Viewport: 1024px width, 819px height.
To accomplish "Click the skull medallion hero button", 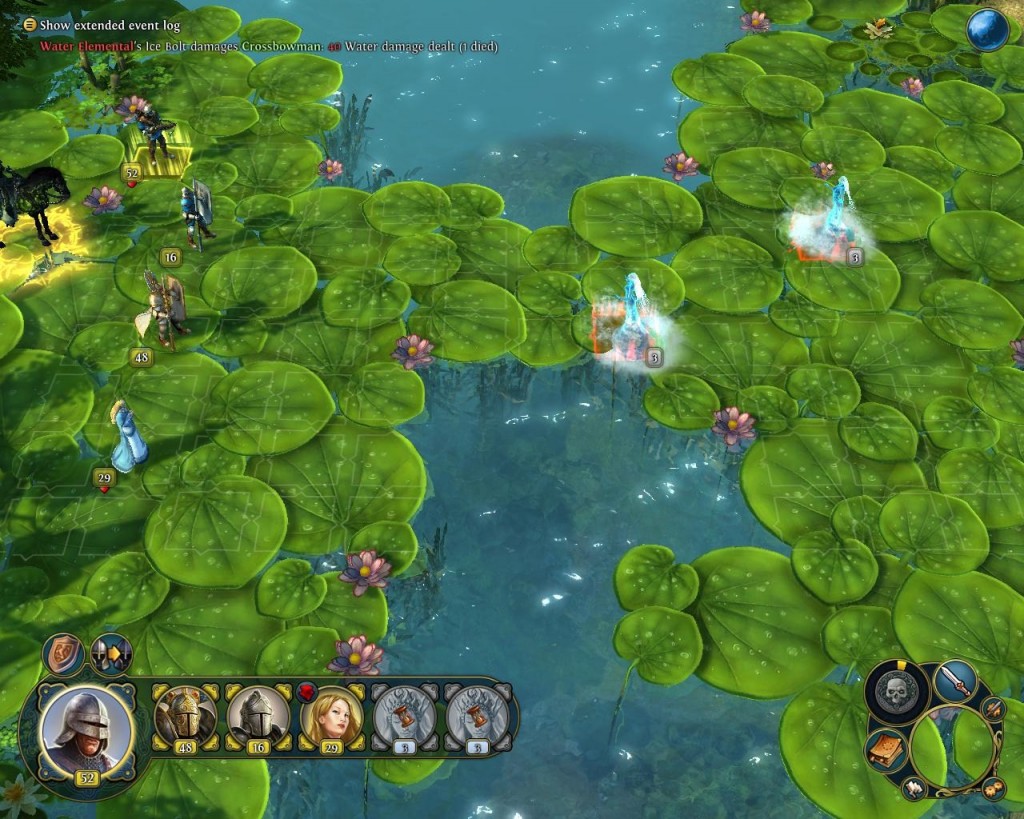I will pos(896,691).
